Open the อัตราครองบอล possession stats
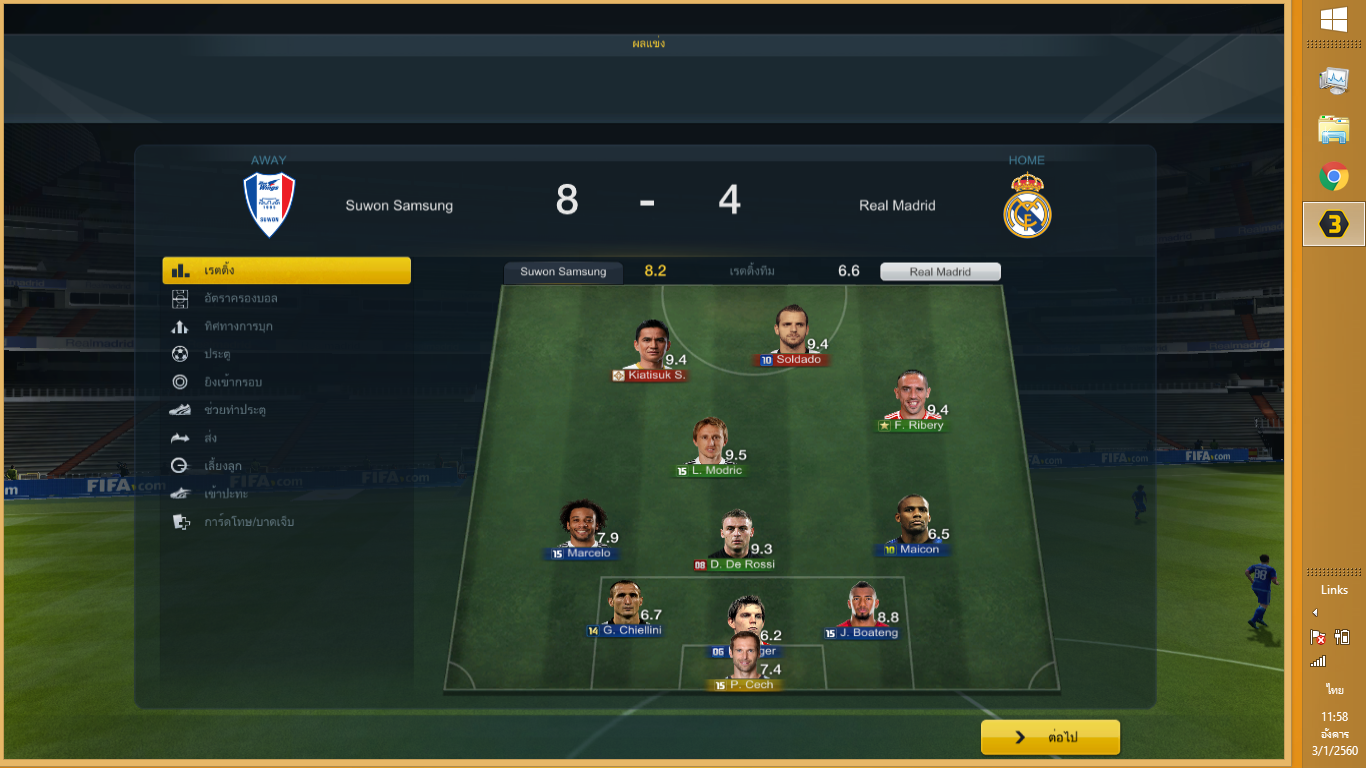 tap(240, 299)
